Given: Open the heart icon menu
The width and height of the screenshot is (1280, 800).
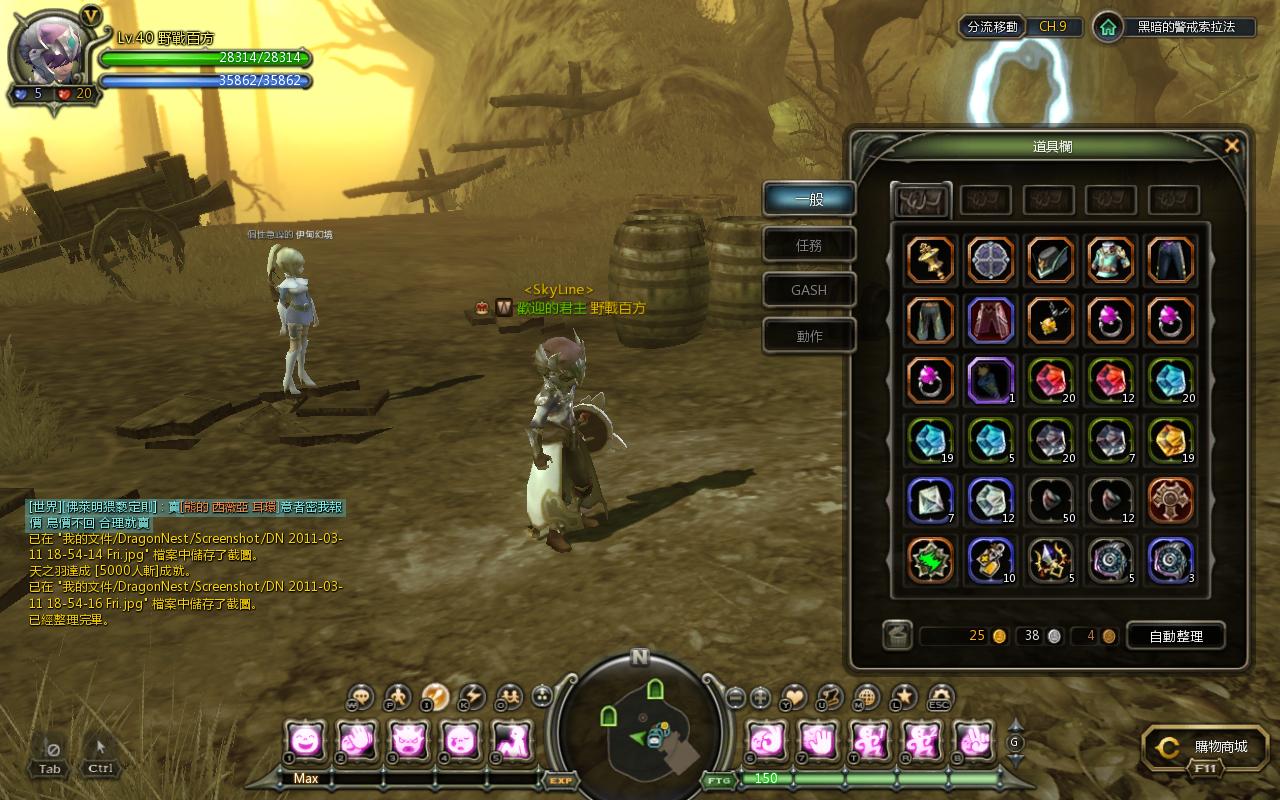Looking at the screenshot, I should pyautogui.click(x=793, y=696).
